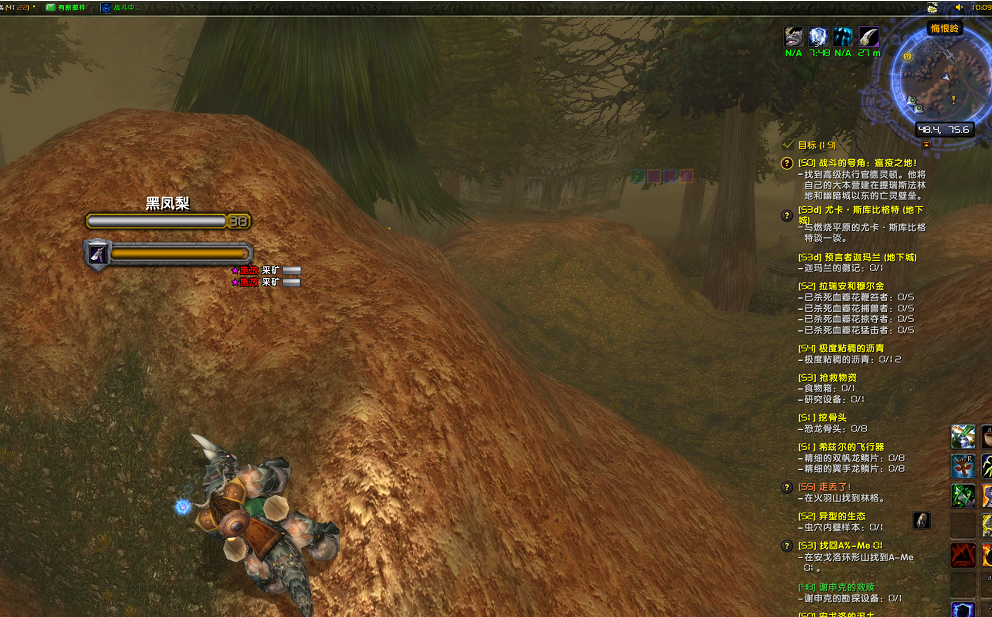Image resolution: width=992 pixels, height=617 pixels.
Task: Click the 黑凤梨 target name frame
Action: pyautogui.click(x=167, y=204)
